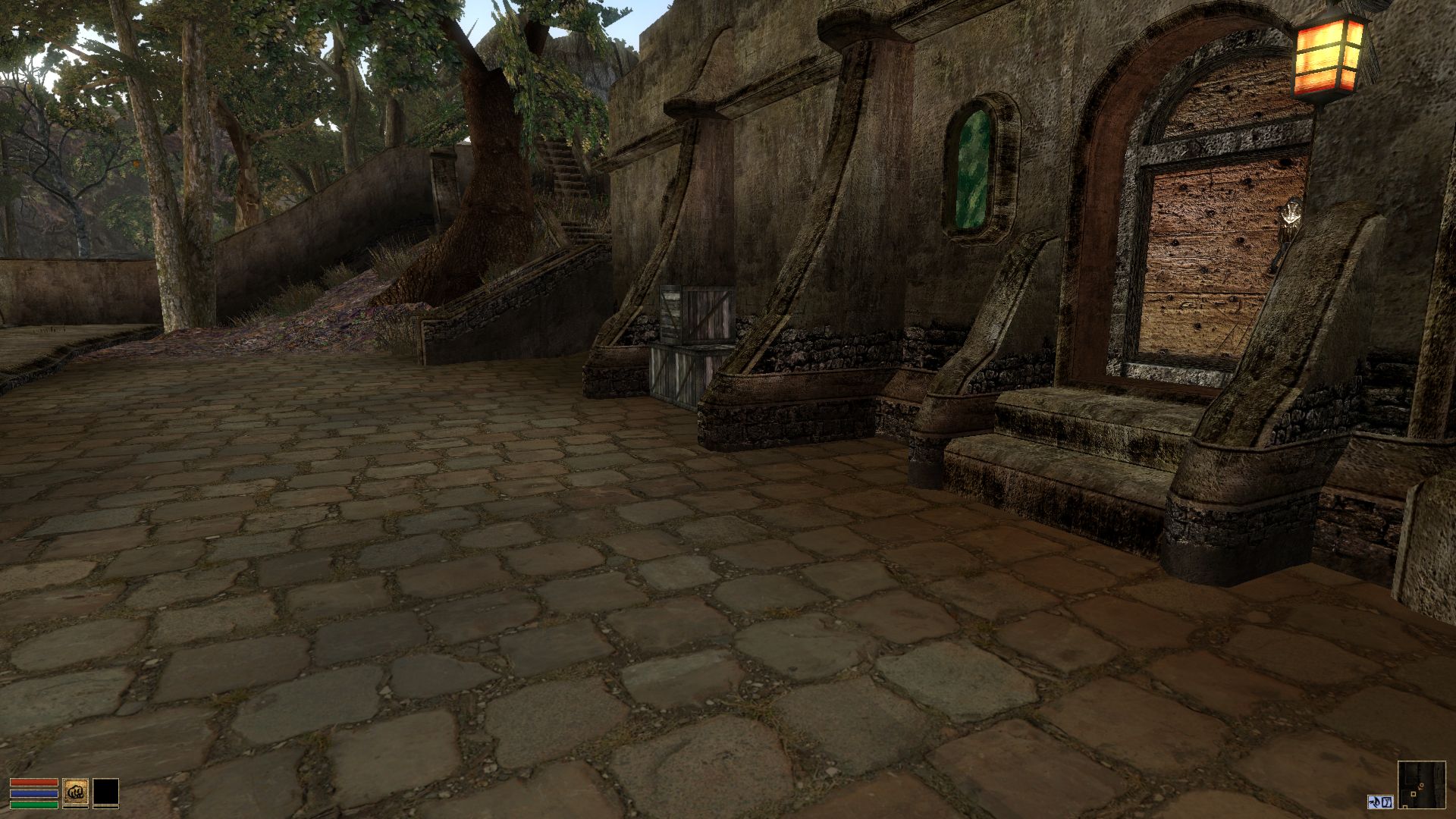Click the rightmost spell effect icon near the minimap

click(x=1387, y=802)
